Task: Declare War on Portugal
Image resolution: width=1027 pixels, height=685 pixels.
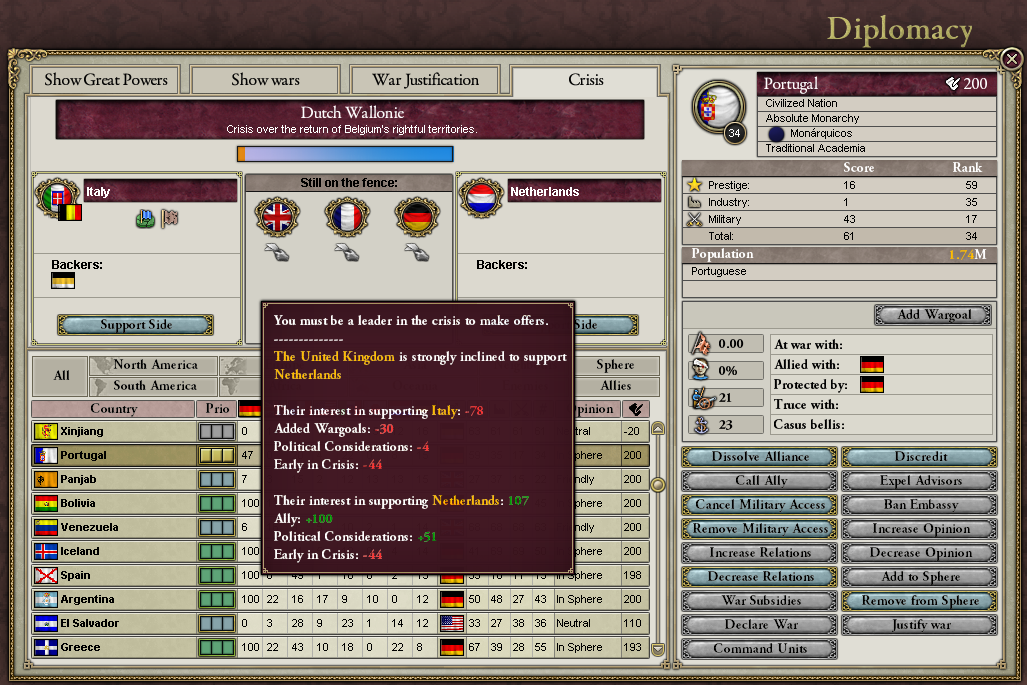Action: tap(760, 625)
